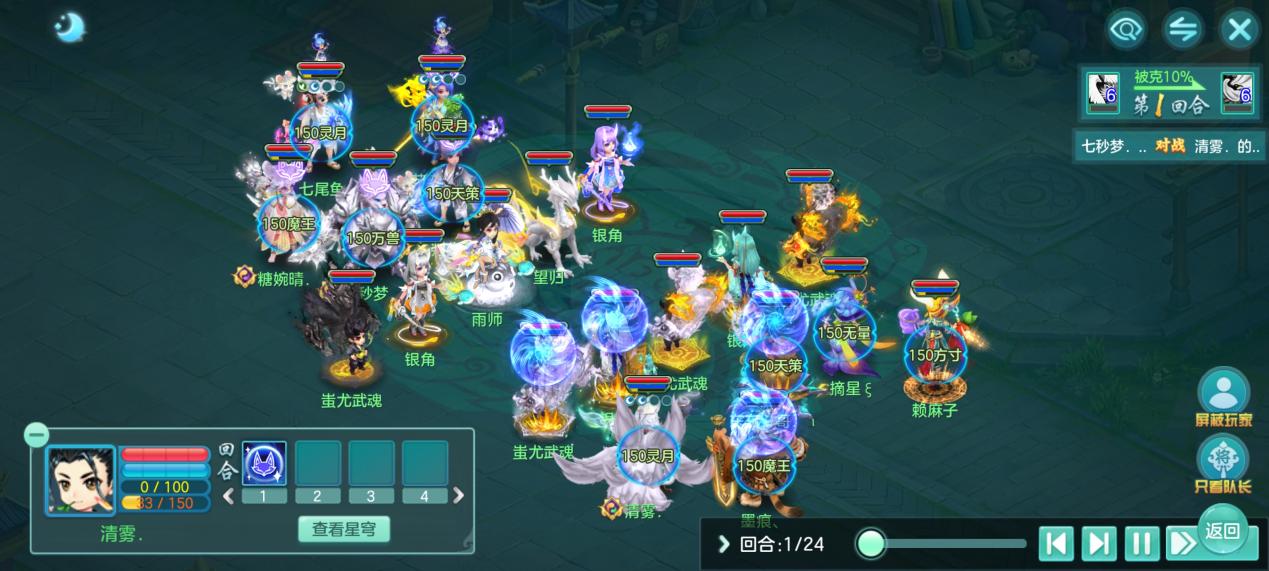The image size is (1269, 571).
Task: Click the crescent moon icon
Action: pyautogui.click(x=70, y=28)
